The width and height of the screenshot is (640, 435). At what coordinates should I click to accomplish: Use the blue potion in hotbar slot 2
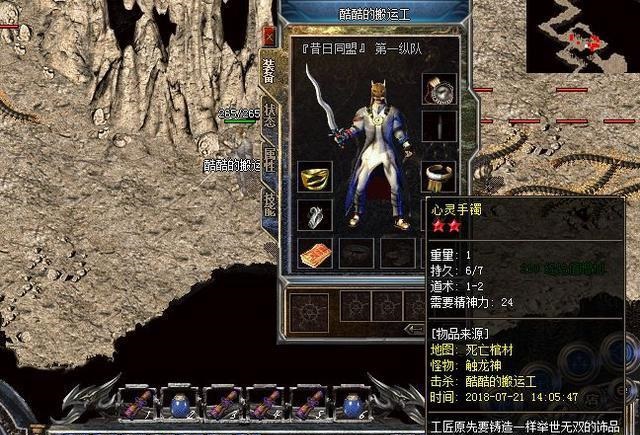click(180, 403)
